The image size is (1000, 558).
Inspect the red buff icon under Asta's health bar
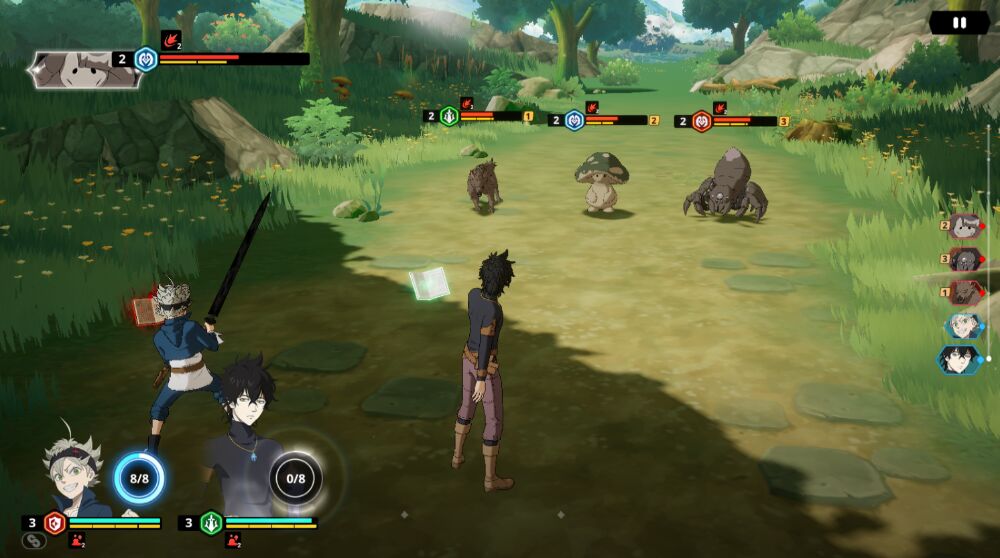click(76, 540)
